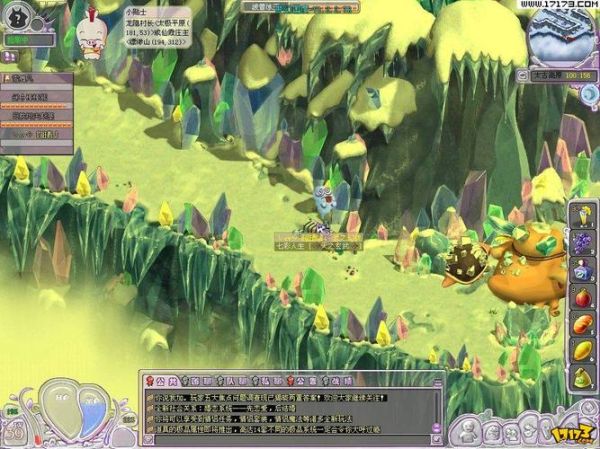
Task: Use the blue potion bottle slot
Action: tap(583, 270)
